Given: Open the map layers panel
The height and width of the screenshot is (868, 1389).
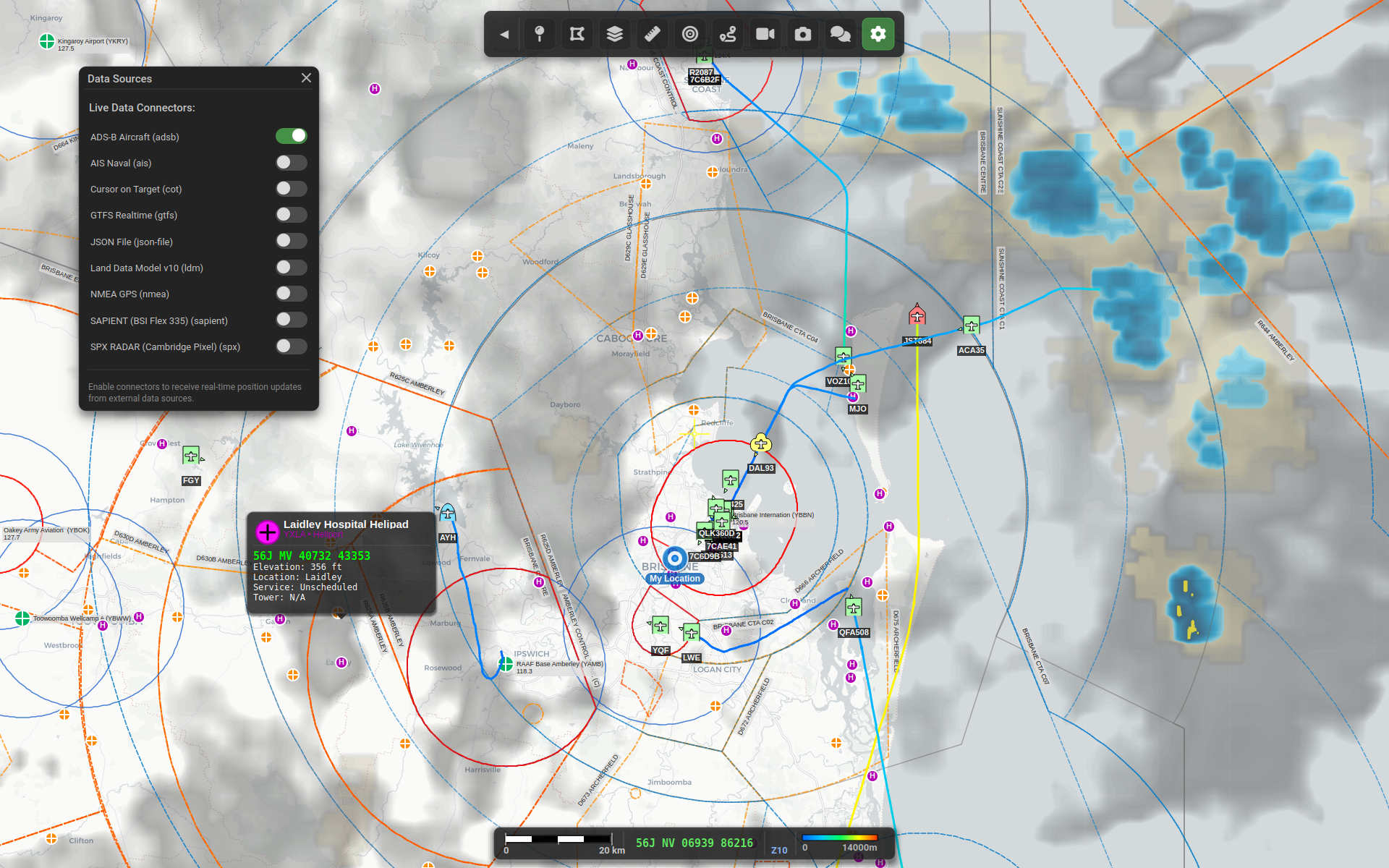Looking at the screenshot, I should click(614, 34).
